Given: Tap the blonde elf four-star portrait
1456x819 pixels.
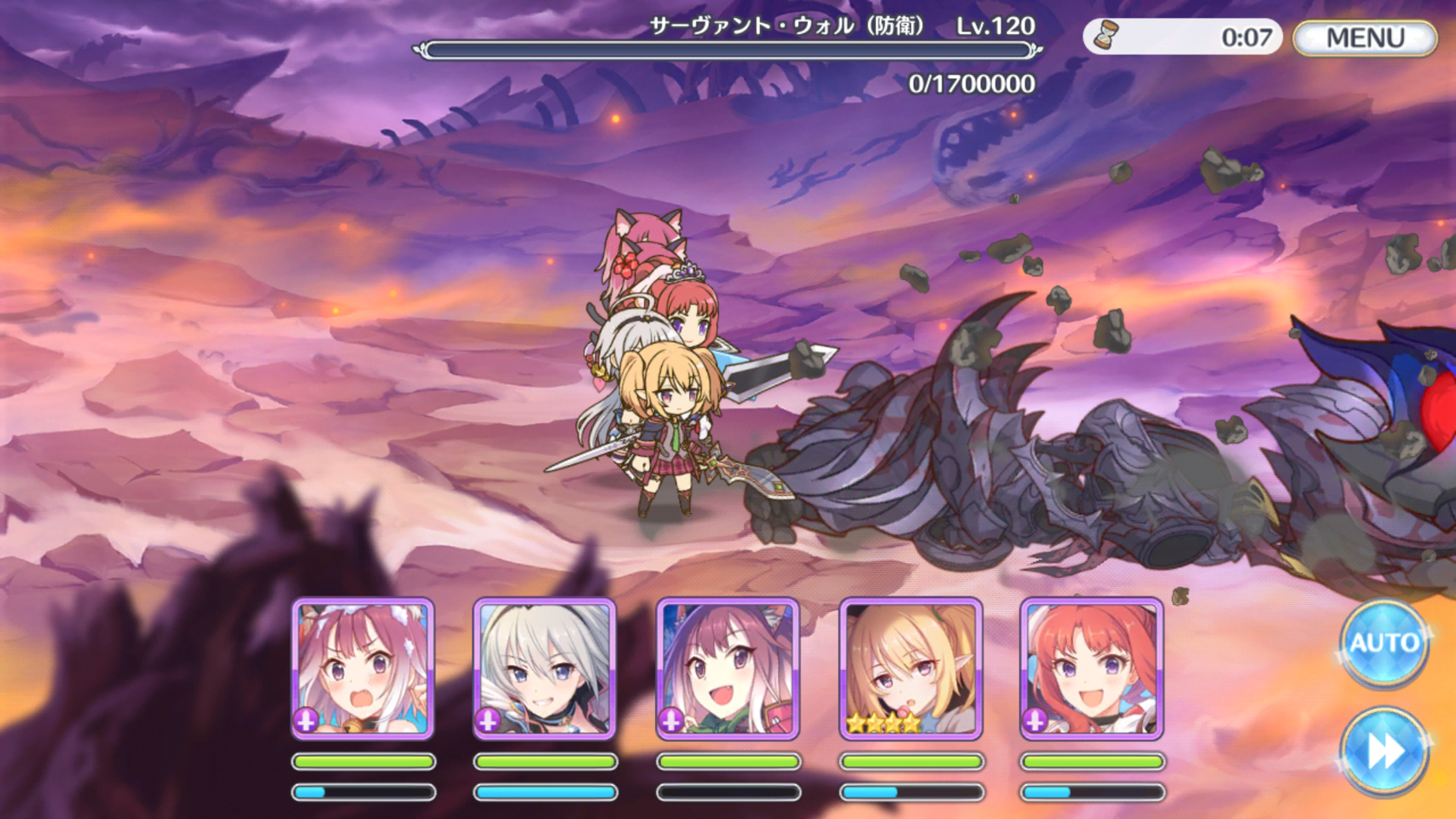Looking at the screenshot, I should point(910,668).
